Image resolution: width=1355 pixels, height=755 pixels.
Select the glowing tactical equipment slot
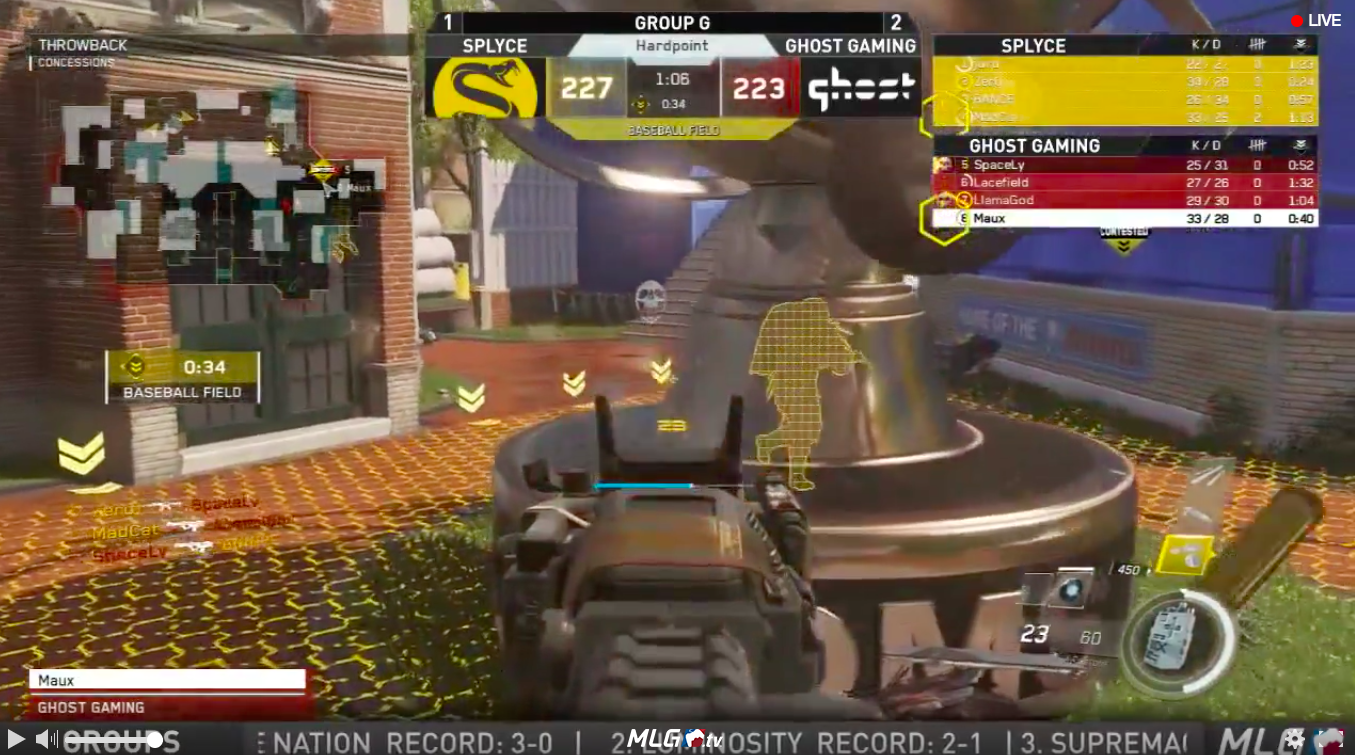coord(1071,590)
